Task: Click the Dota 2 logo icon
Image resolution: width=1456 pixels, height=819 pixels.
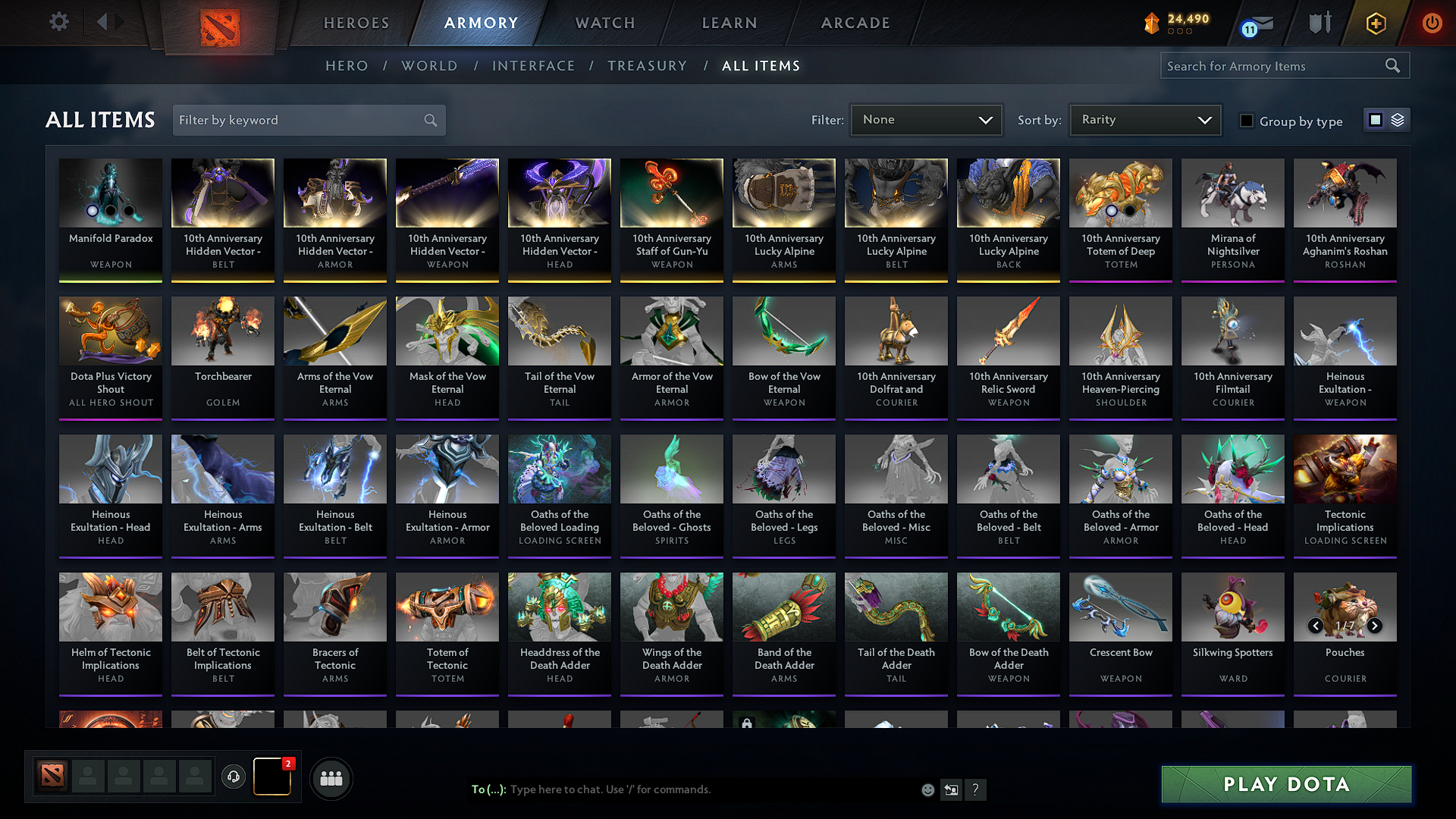Action: [x=219, y=23]
